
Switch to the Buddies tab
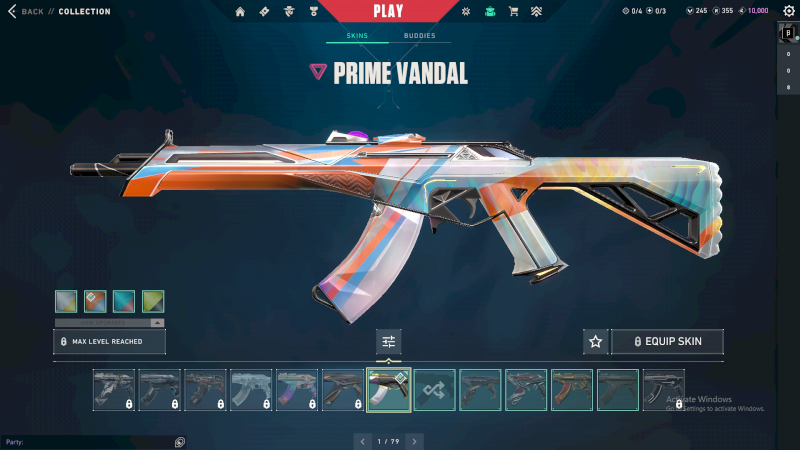[x=420, y=36]
